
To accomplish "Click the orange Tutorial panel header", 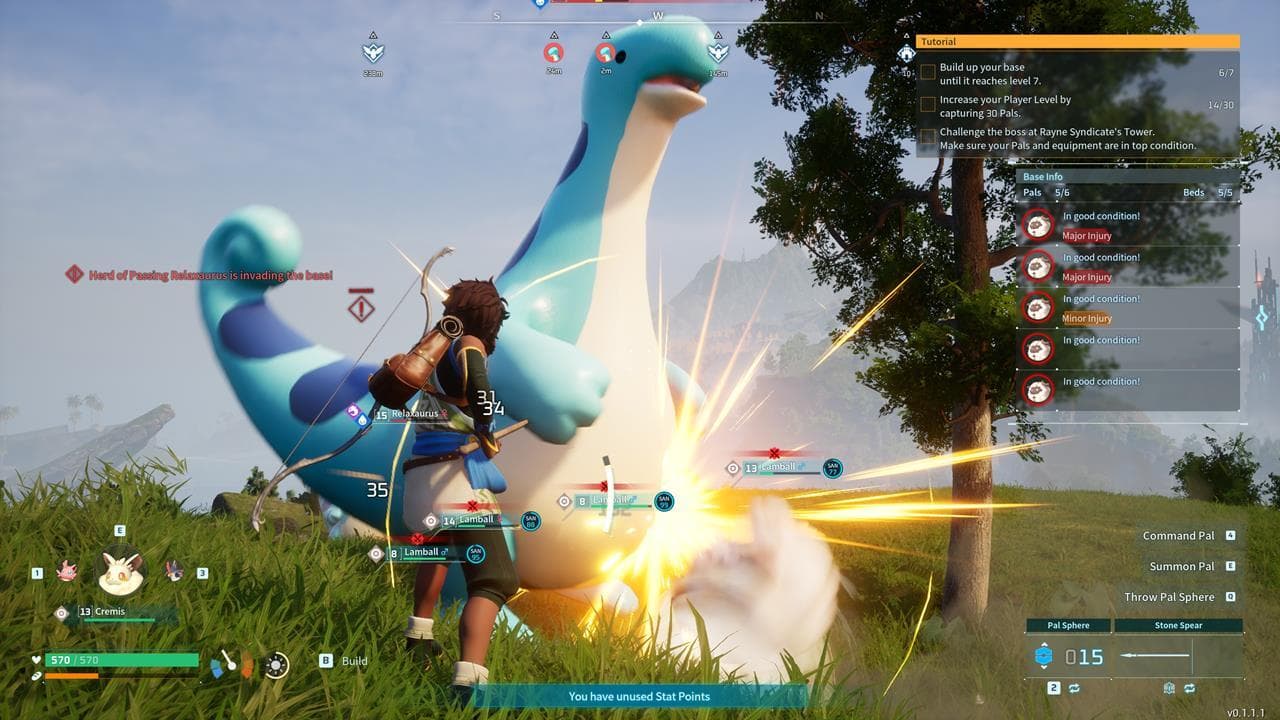I will (x=1077, y=42).
